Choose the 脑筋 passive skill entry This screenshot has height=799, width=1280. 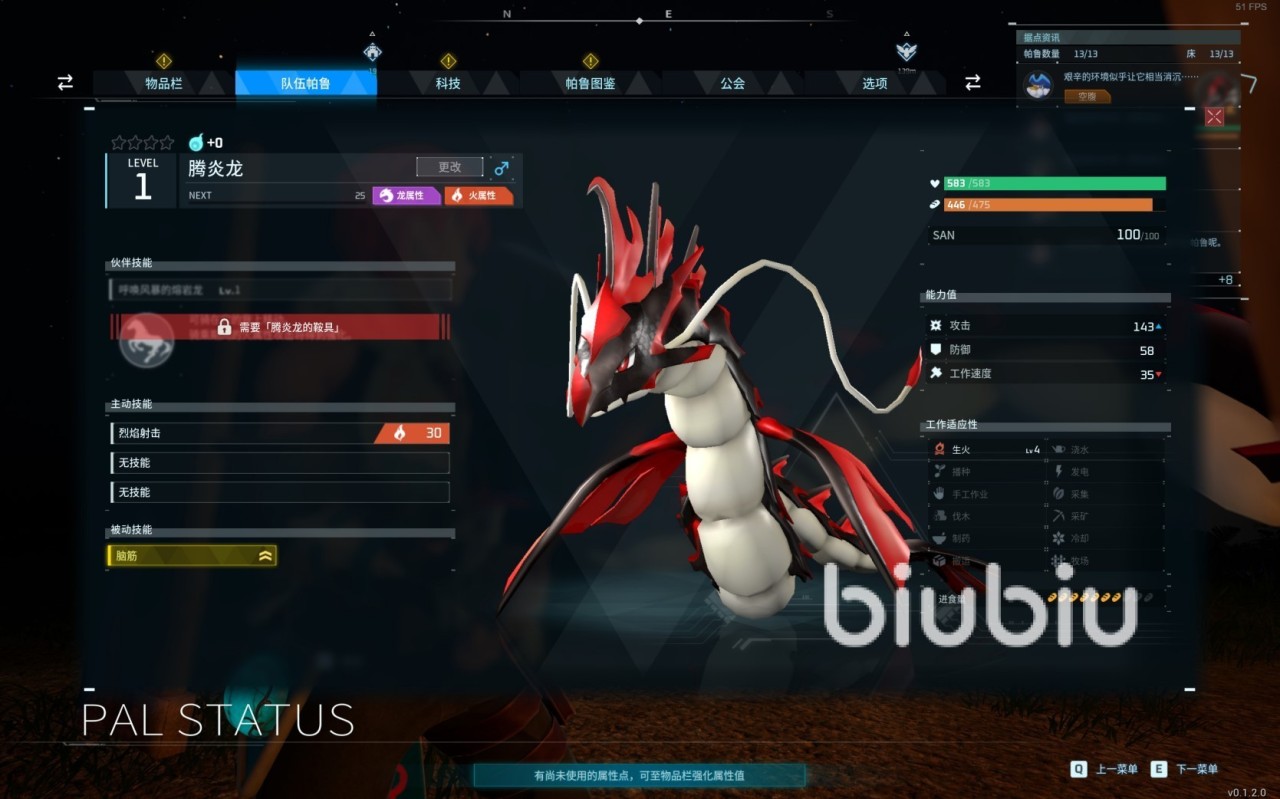pyautogui.click(x=192, y=556)
